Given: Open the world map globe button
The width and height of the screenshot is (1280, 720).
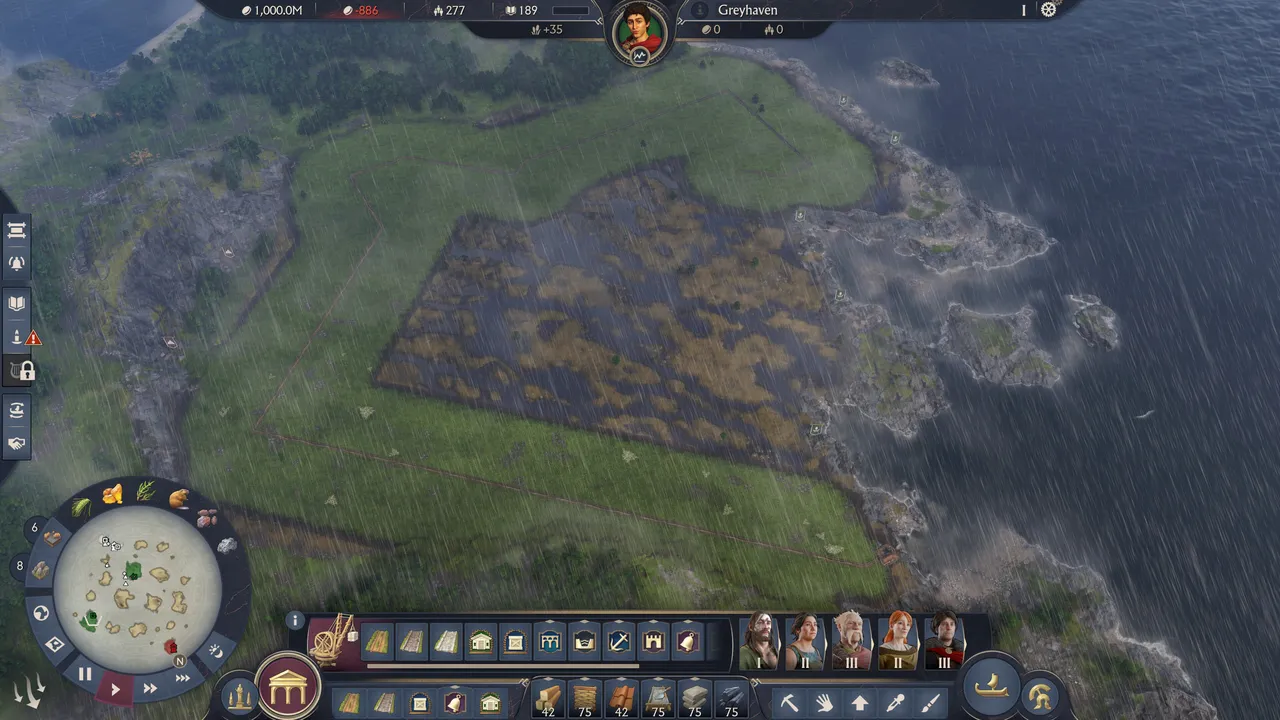Looking at the screenshot, I should click(41, 613).
